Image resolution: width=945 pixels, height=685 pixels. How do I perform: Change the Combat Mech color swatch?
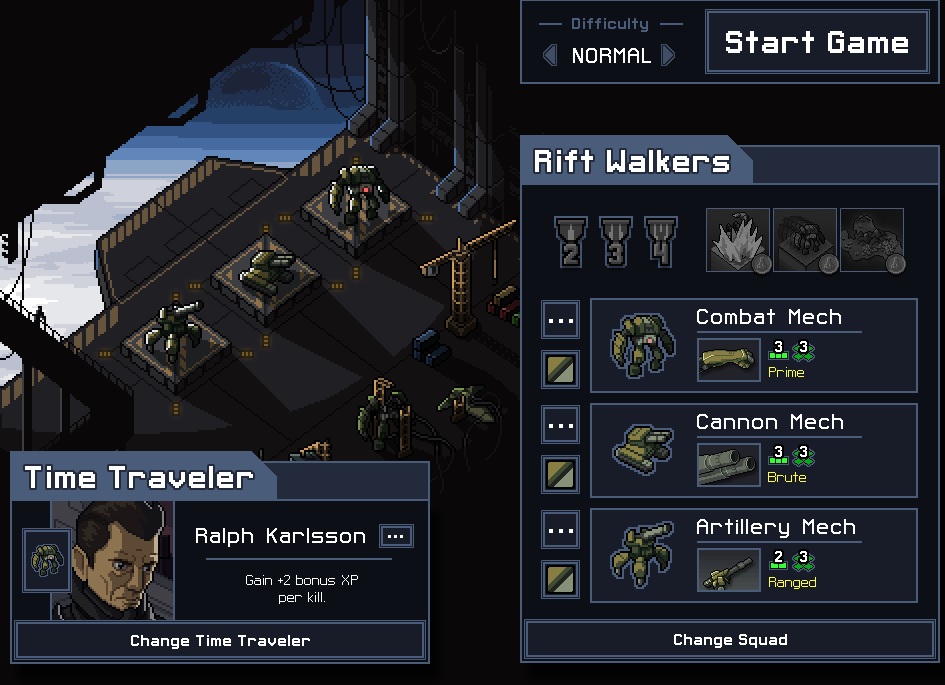click(x=561, y=369)
